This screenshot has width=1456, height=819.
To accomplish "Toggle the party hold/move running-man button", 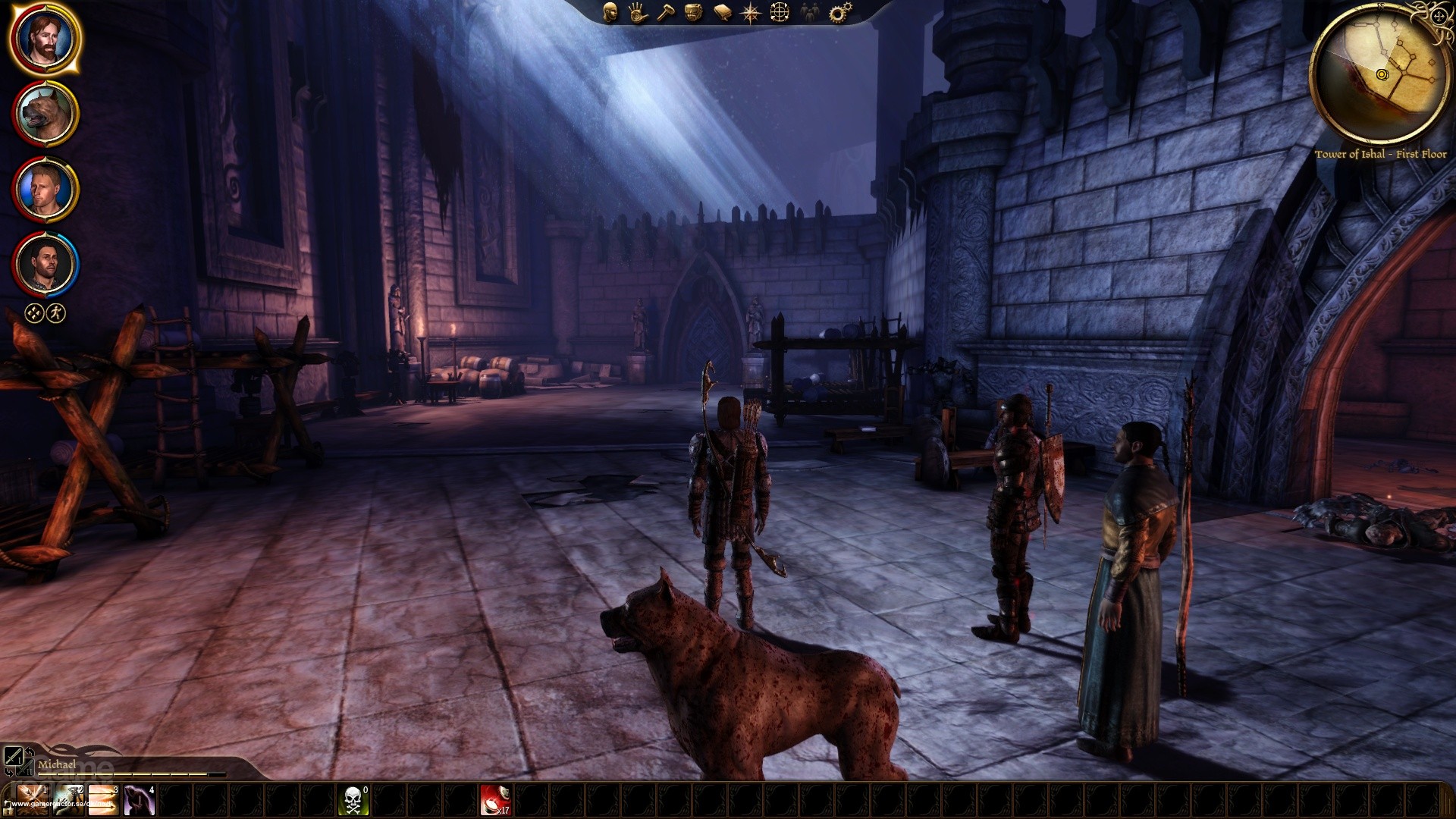I will (57, 313).
